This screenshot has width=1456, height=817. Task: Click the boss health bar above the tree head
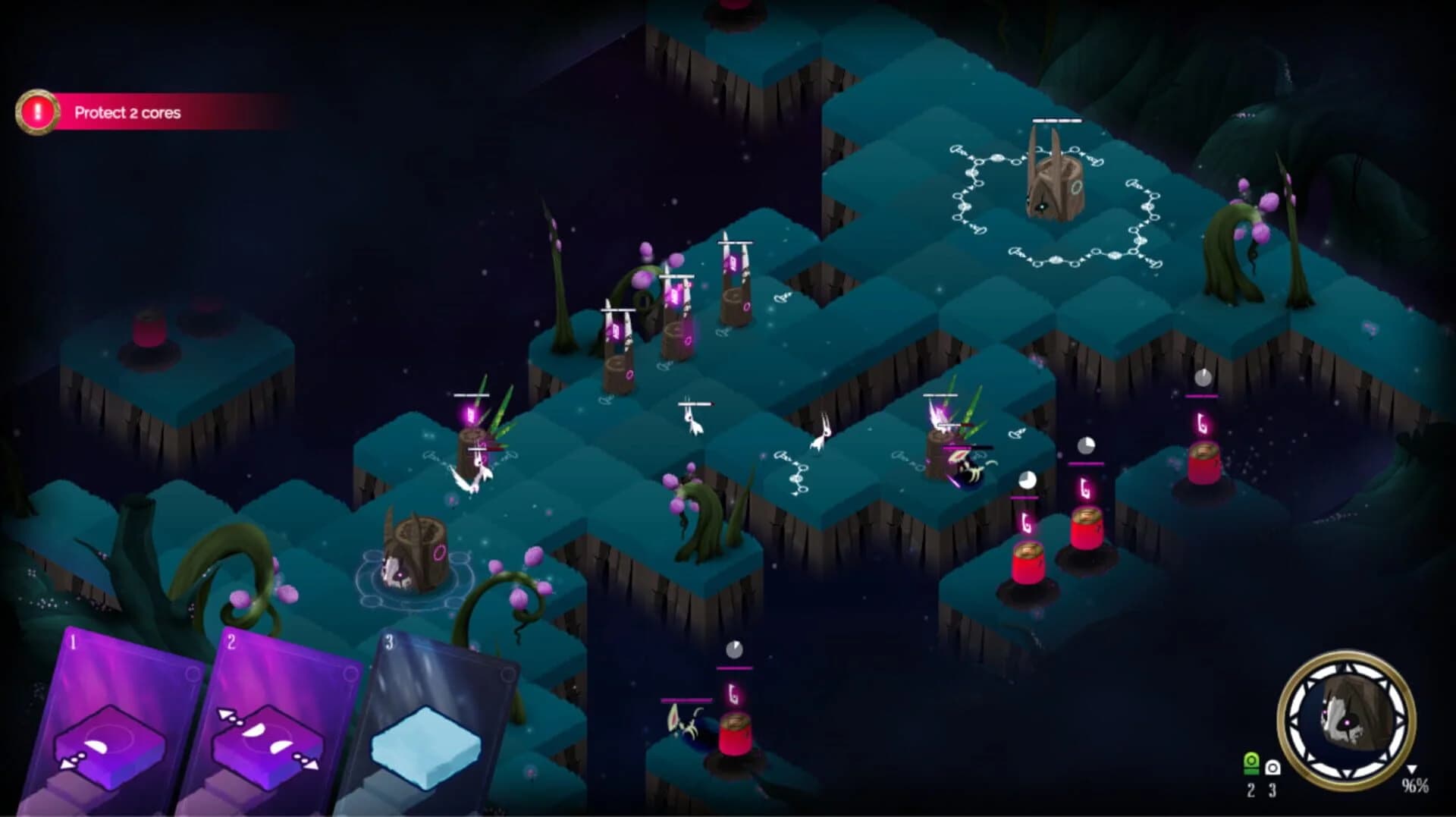(1057, 121)
